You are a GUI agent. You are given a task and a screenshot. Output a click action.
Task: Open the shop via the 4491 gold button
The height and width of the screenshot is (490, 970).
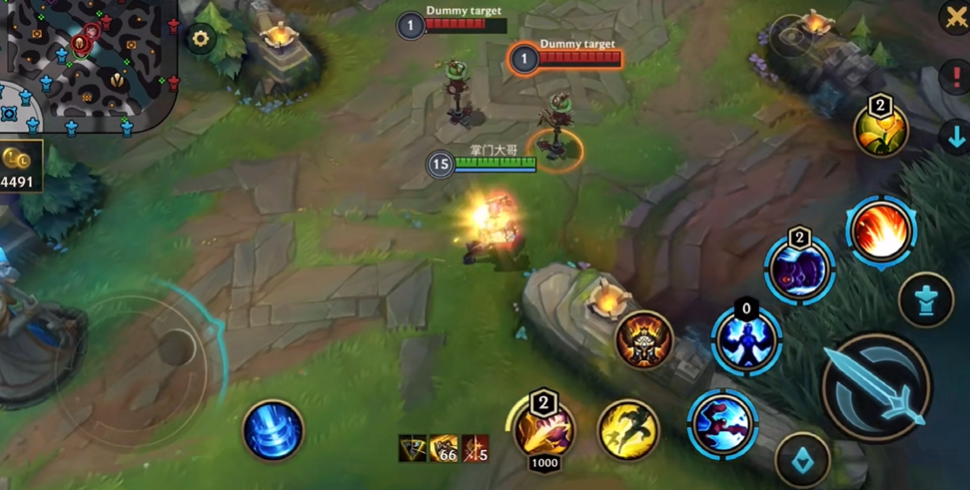21,168
